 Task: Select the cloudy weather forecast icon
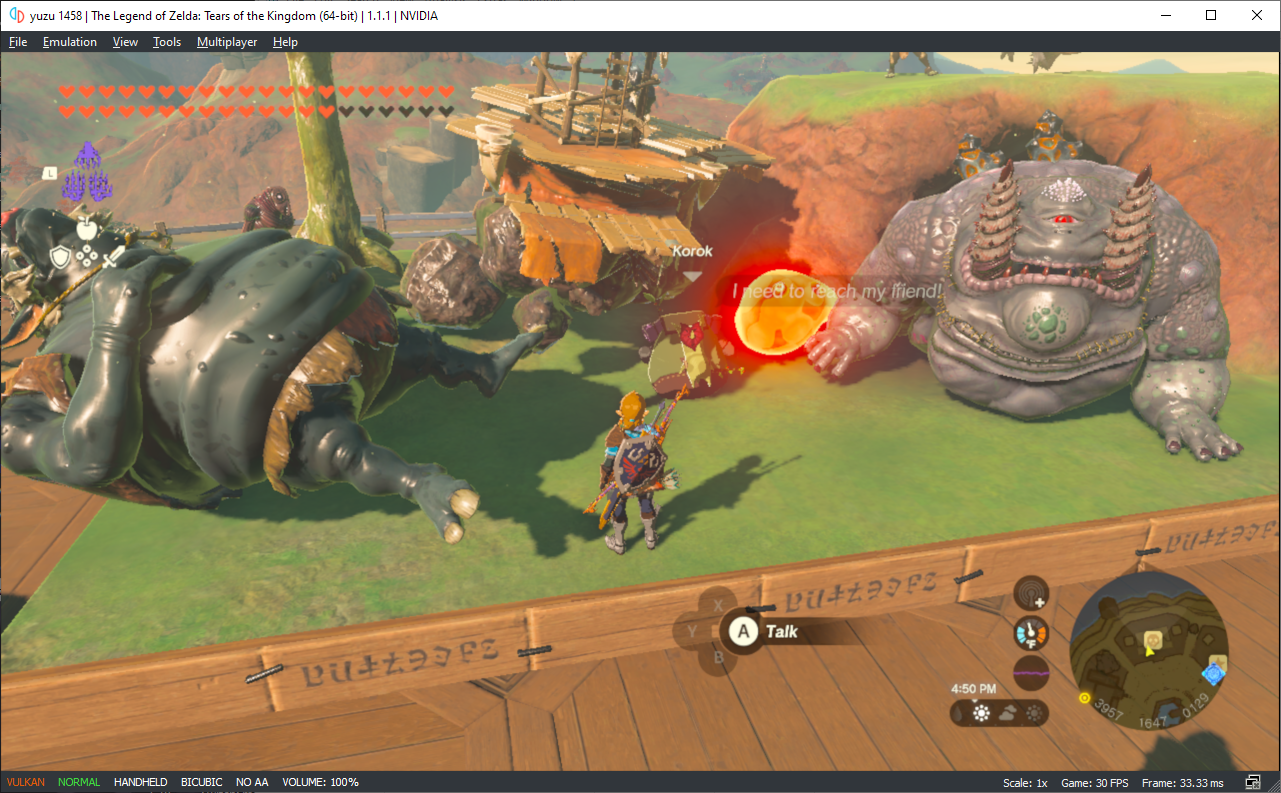coord(1008,711)
